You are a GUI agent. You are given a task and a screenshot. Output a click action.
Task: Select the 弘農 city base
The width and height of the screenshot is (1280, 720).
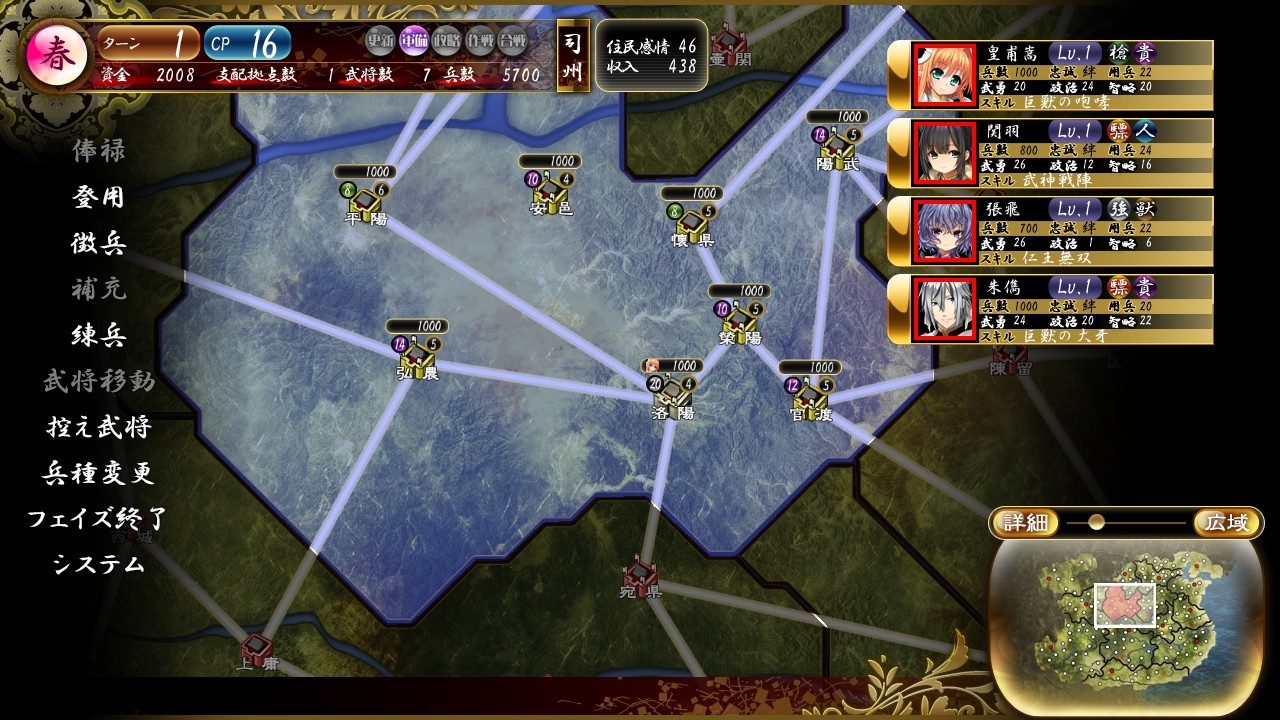click(417, 354)
